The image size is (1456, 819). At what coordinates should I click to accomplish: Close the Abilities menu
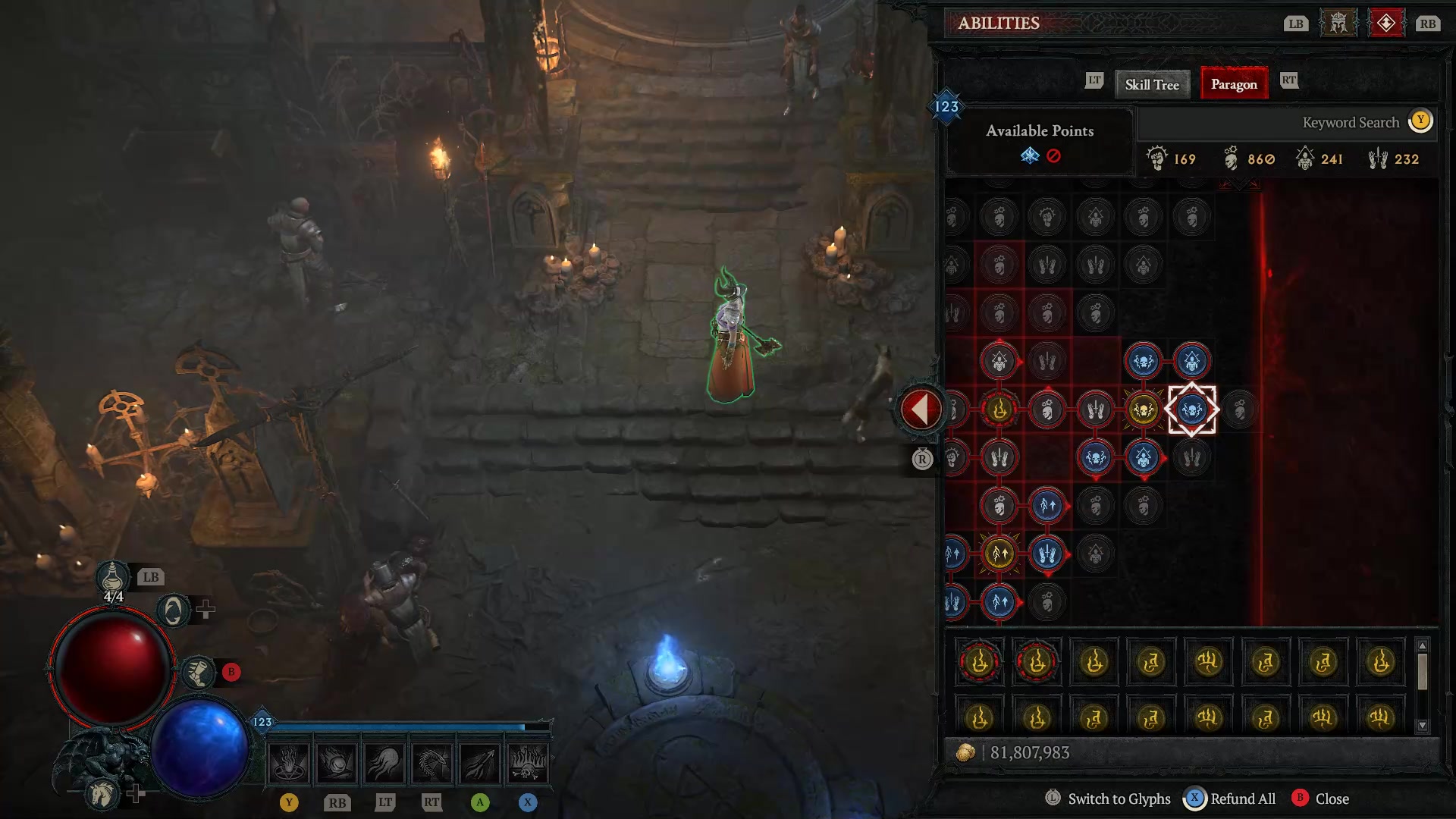(1324, 799)
